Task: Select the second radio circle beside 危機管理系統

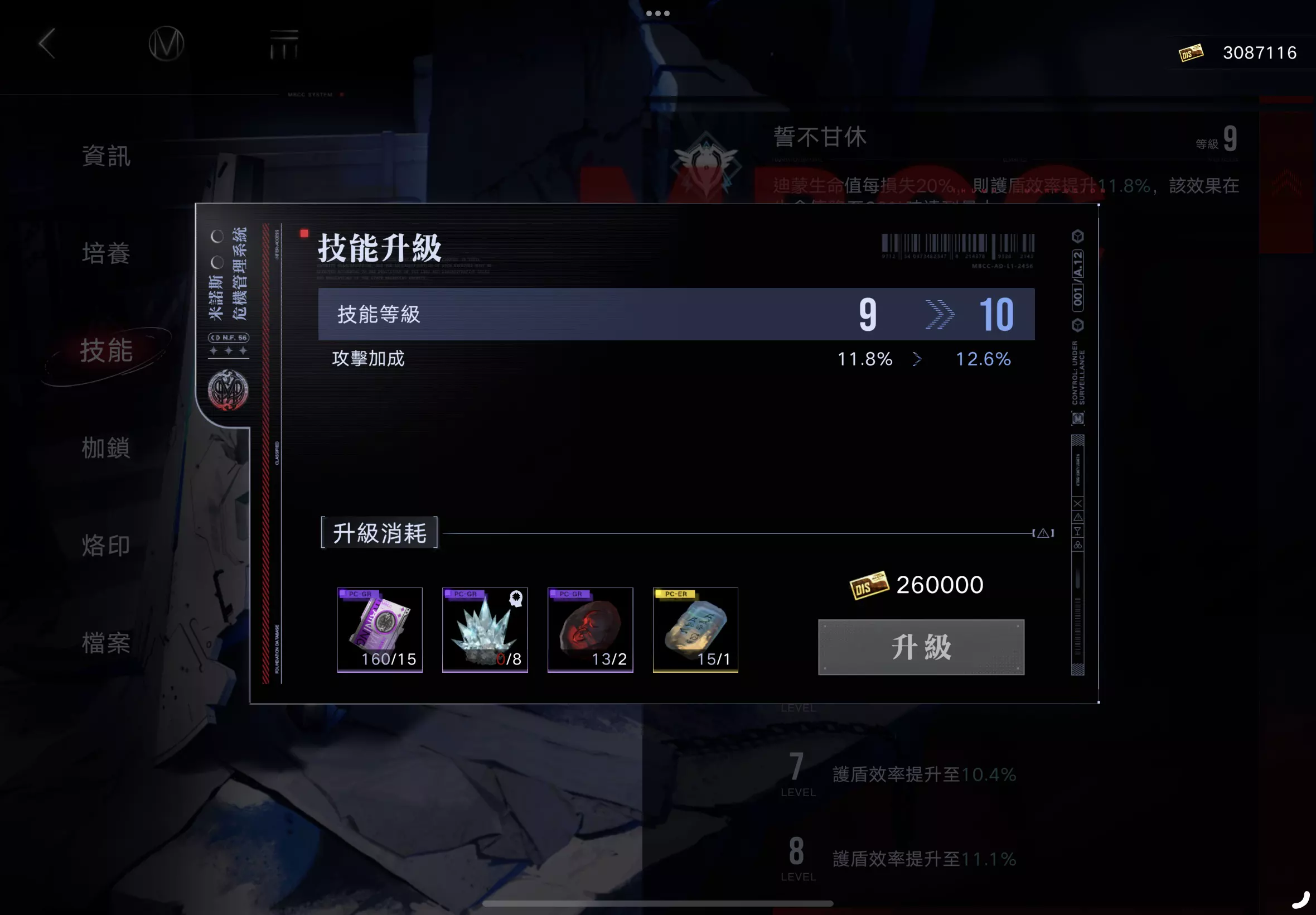Action: click(216, 263)
